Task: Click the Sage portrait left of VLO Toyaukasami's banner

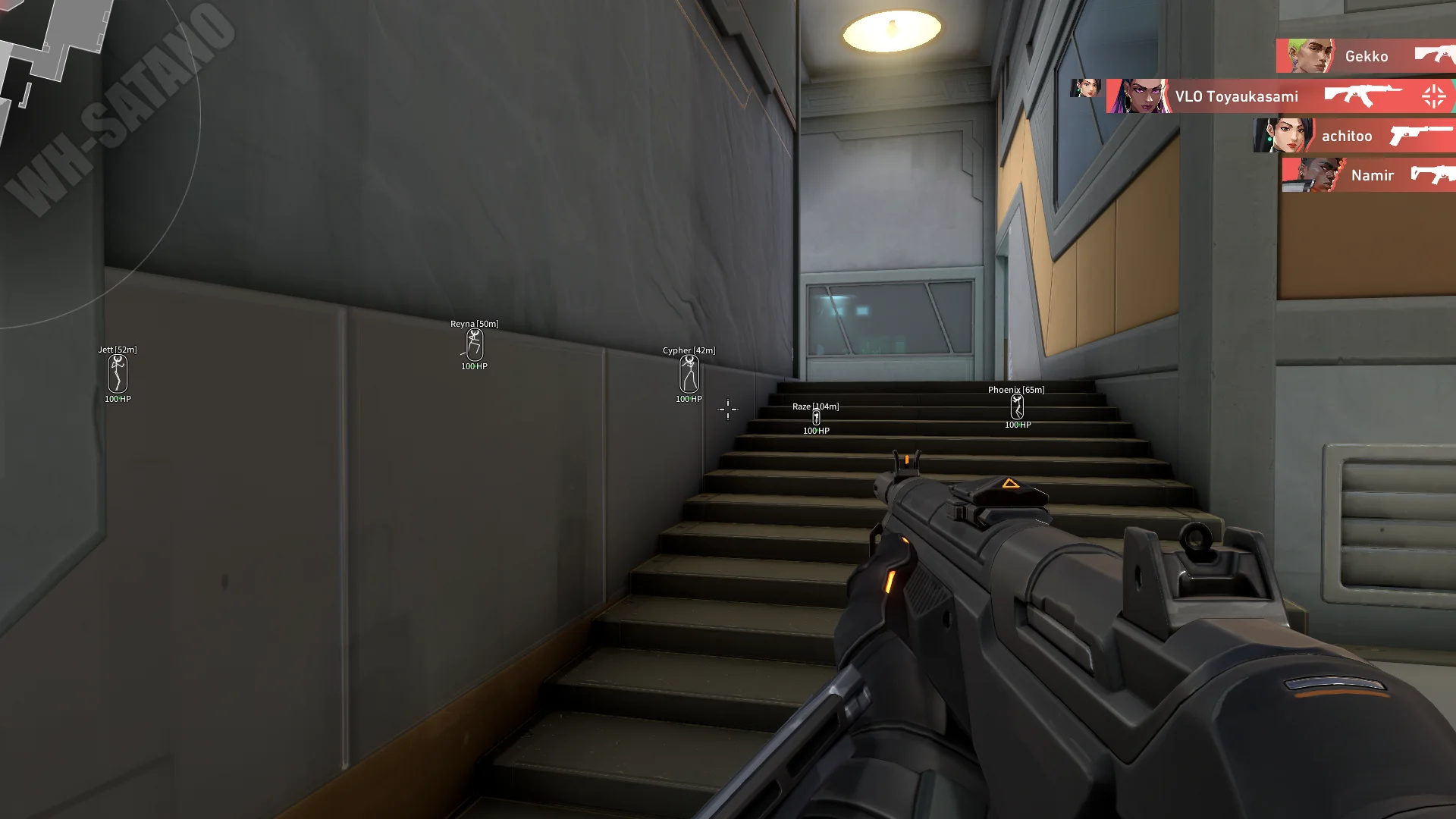Action: pyautogui.click(x=1086, y=87)
